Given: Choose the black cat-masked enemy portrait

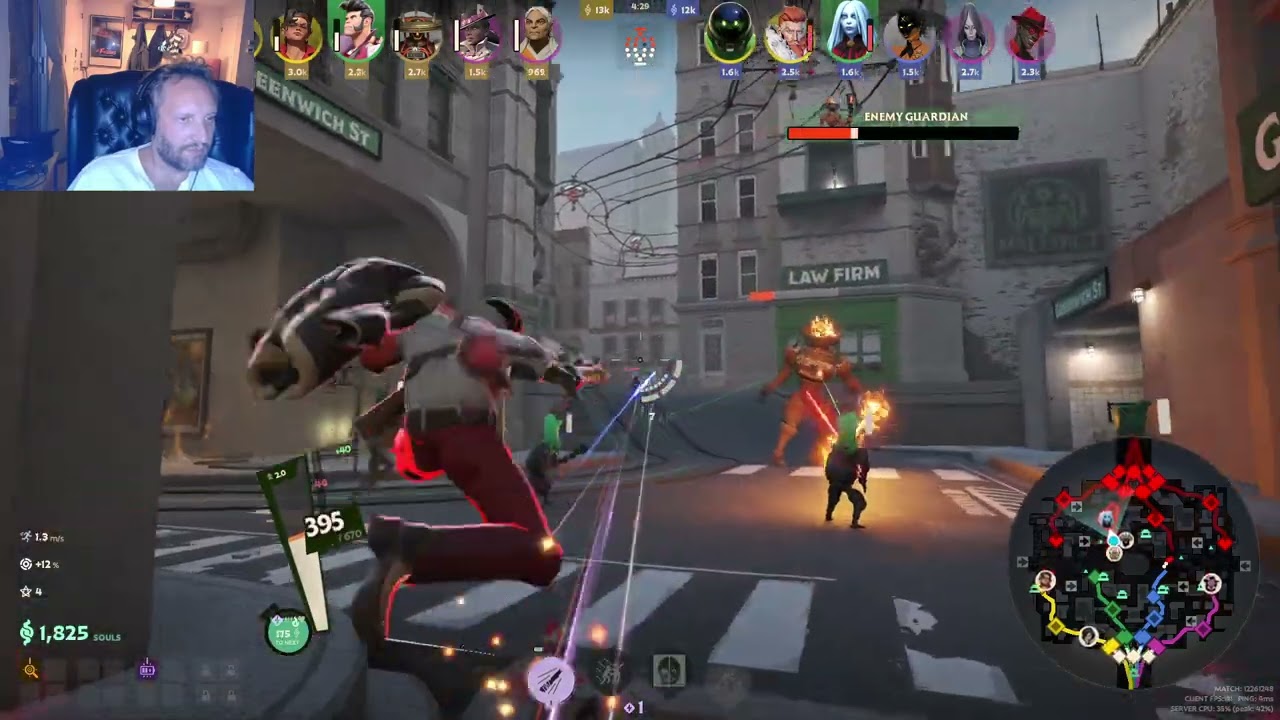Looking at the screenshot, I should click(x=910, y=37).
